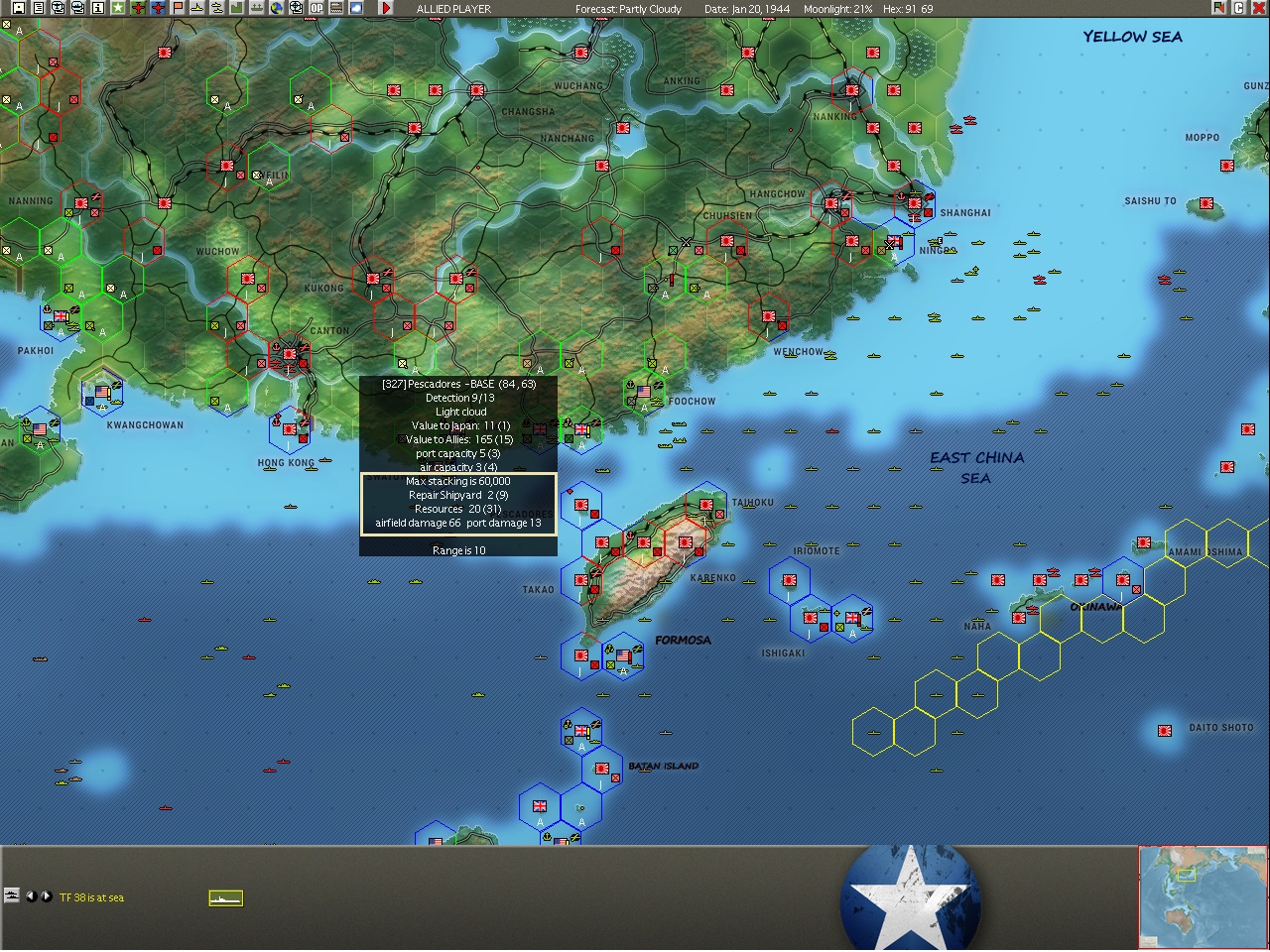Screen dimensions: 1270x952
Task: Click the floppy disk save icon
Action: tap(19, 8)
